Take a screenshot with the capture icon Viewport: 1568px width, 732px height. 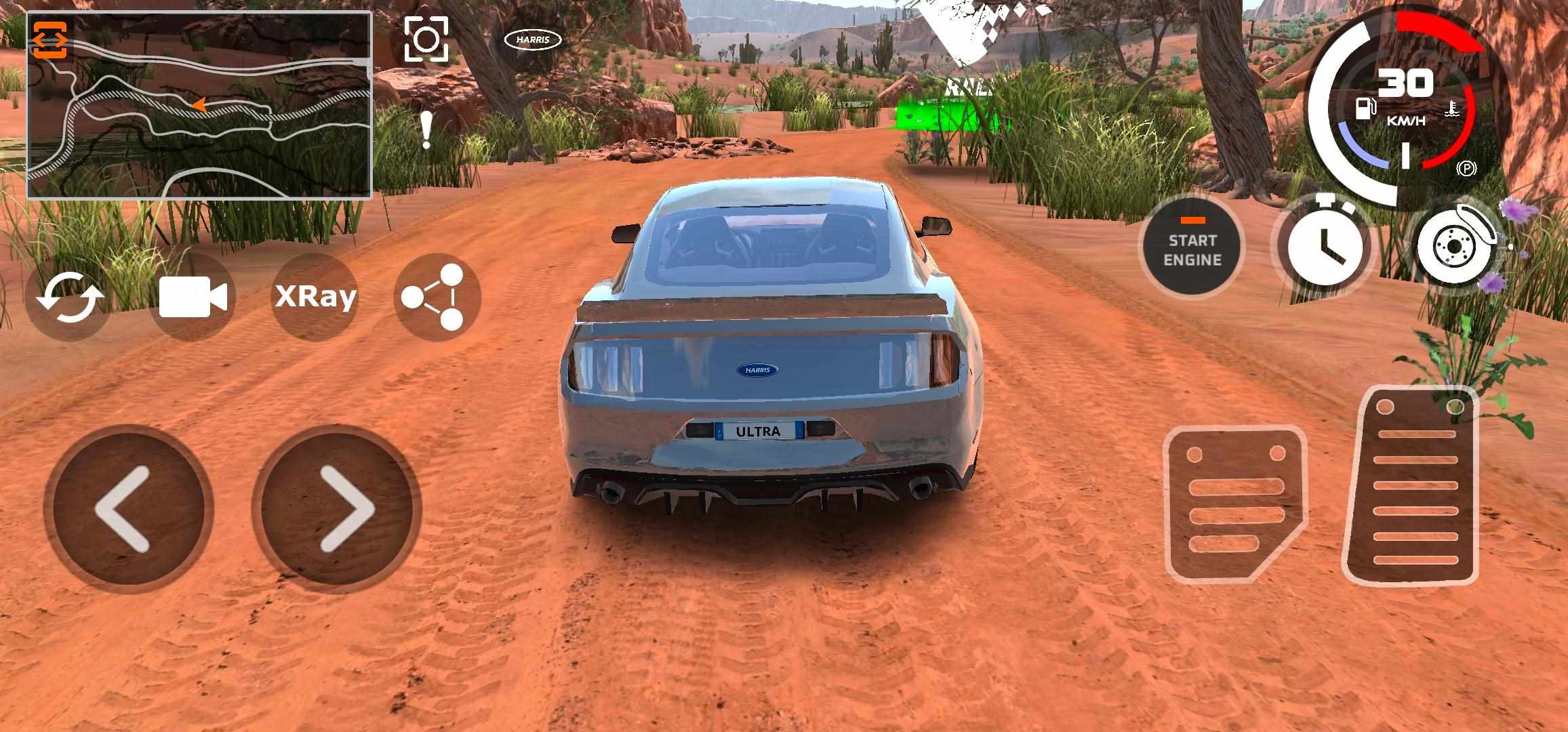[x=426, y=40]
